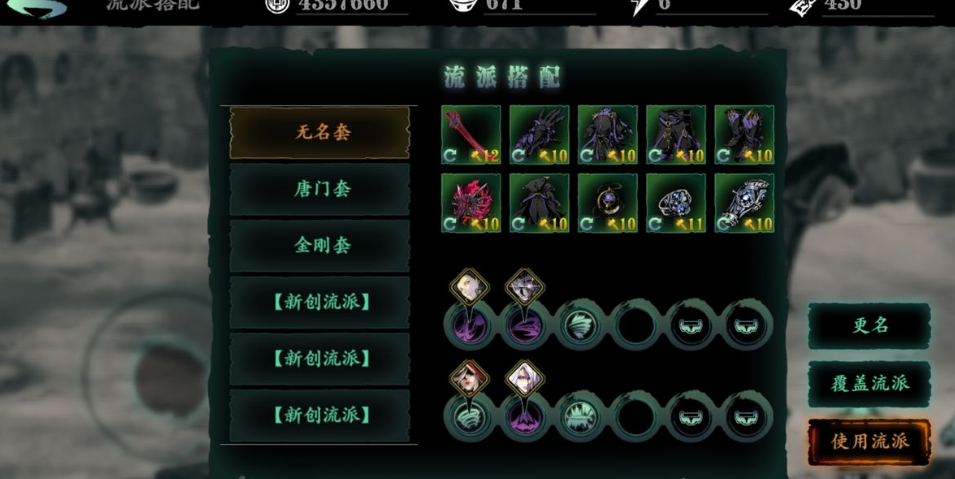Screen dimensions: 955x479
Task: Open the blue gem ring slot
Action: click(675, 203)
